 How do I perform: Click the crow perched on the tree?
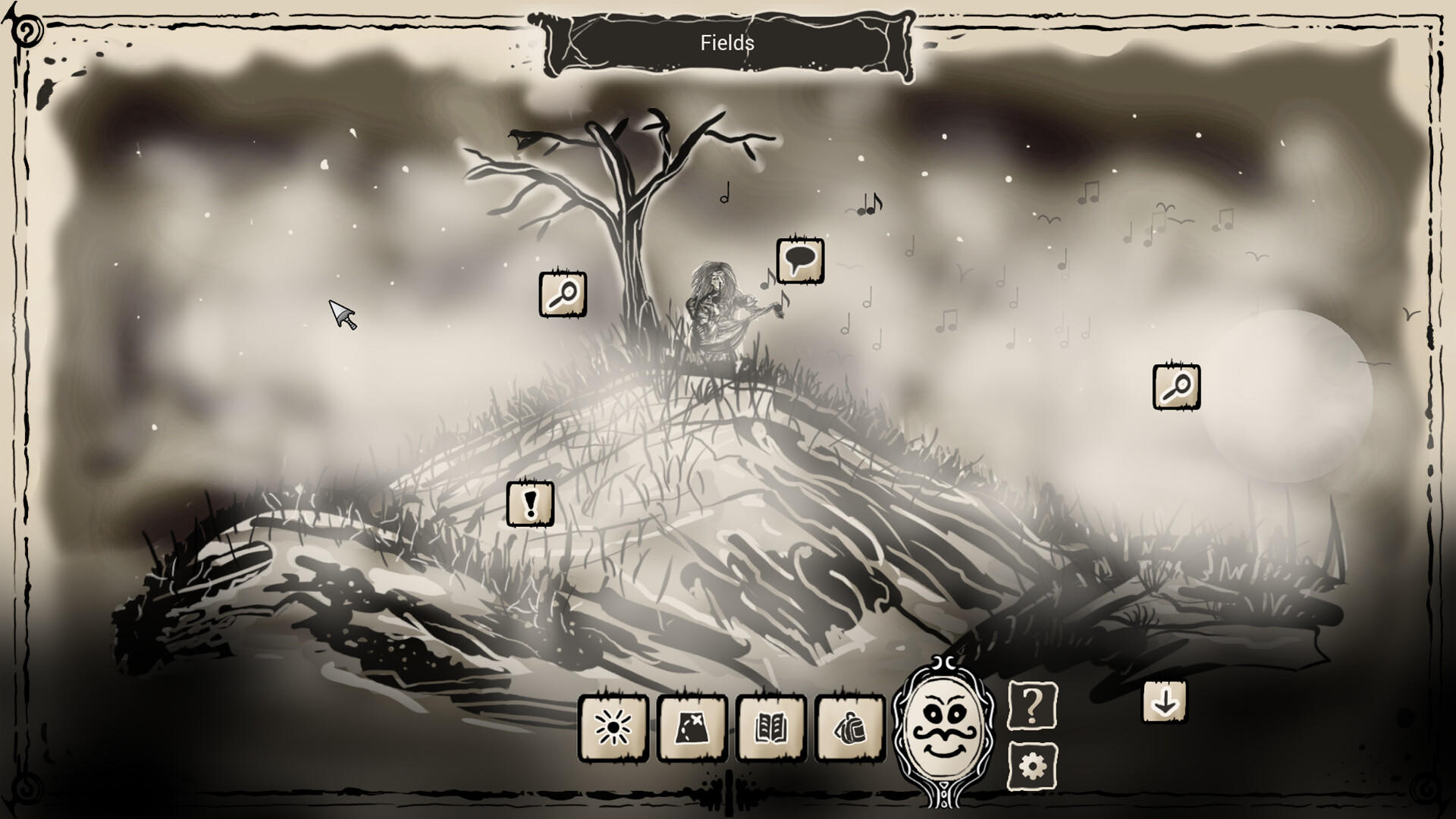519,136
